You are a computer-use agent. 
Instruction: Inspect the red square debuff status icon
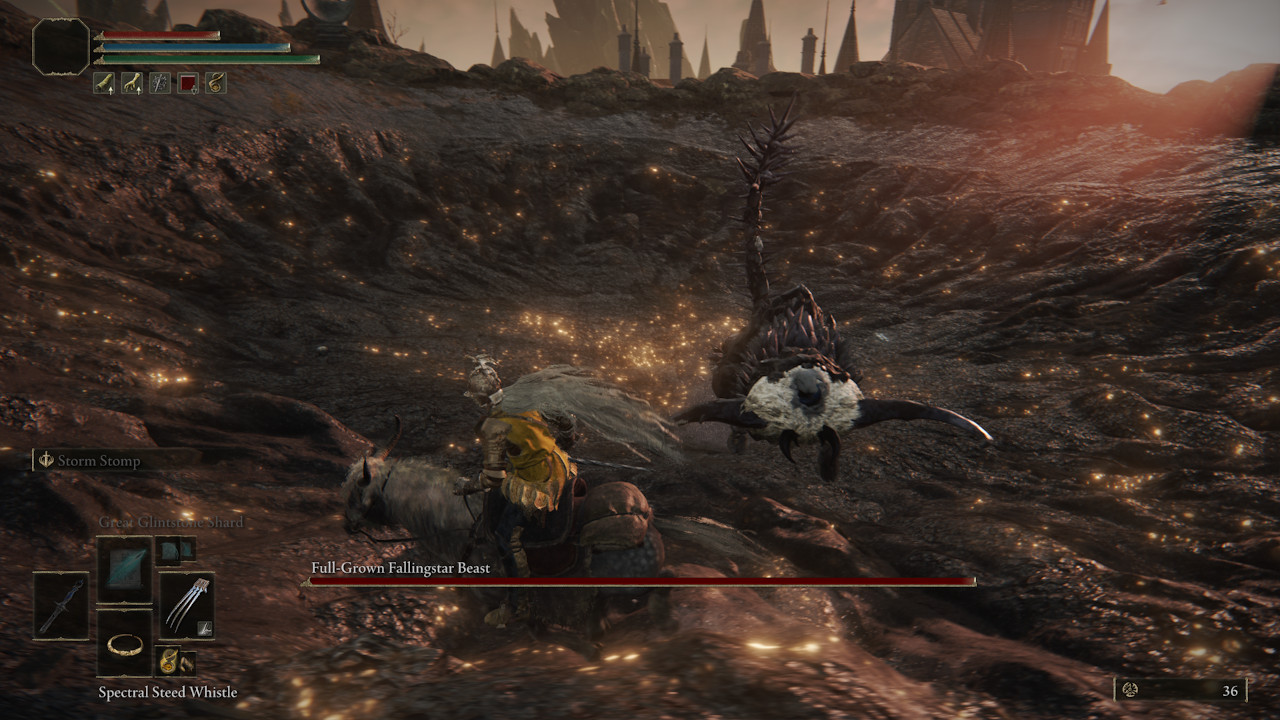pos(188,84)
